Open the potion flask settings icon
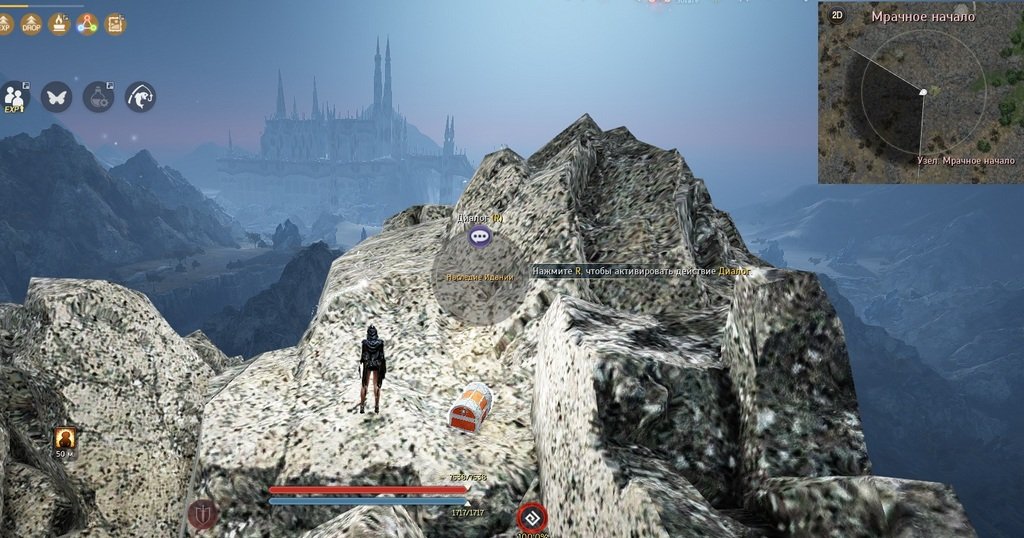1024x538 pixels. [x=98, y=96]
